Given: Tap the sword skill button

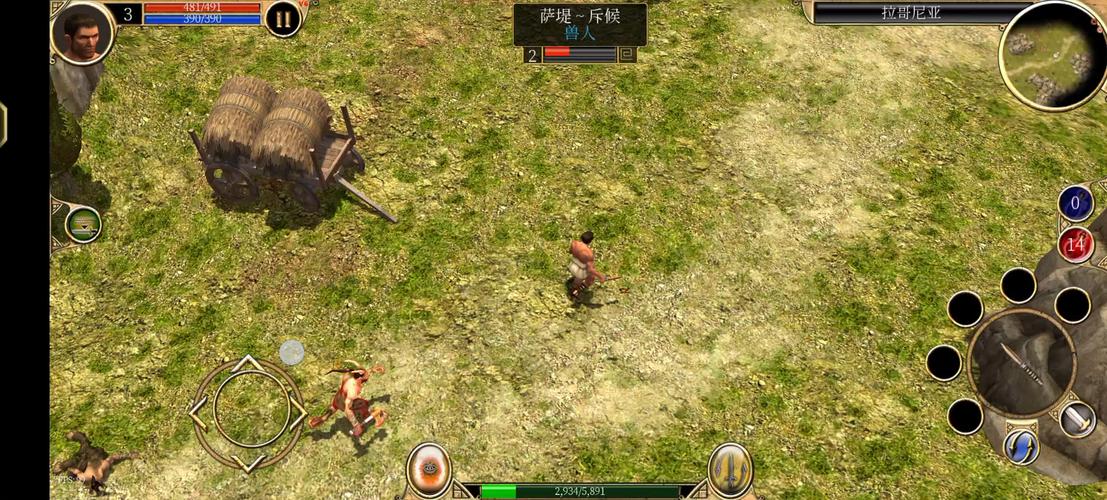Looking at the screenshot, I should [x=1076, y=419].
